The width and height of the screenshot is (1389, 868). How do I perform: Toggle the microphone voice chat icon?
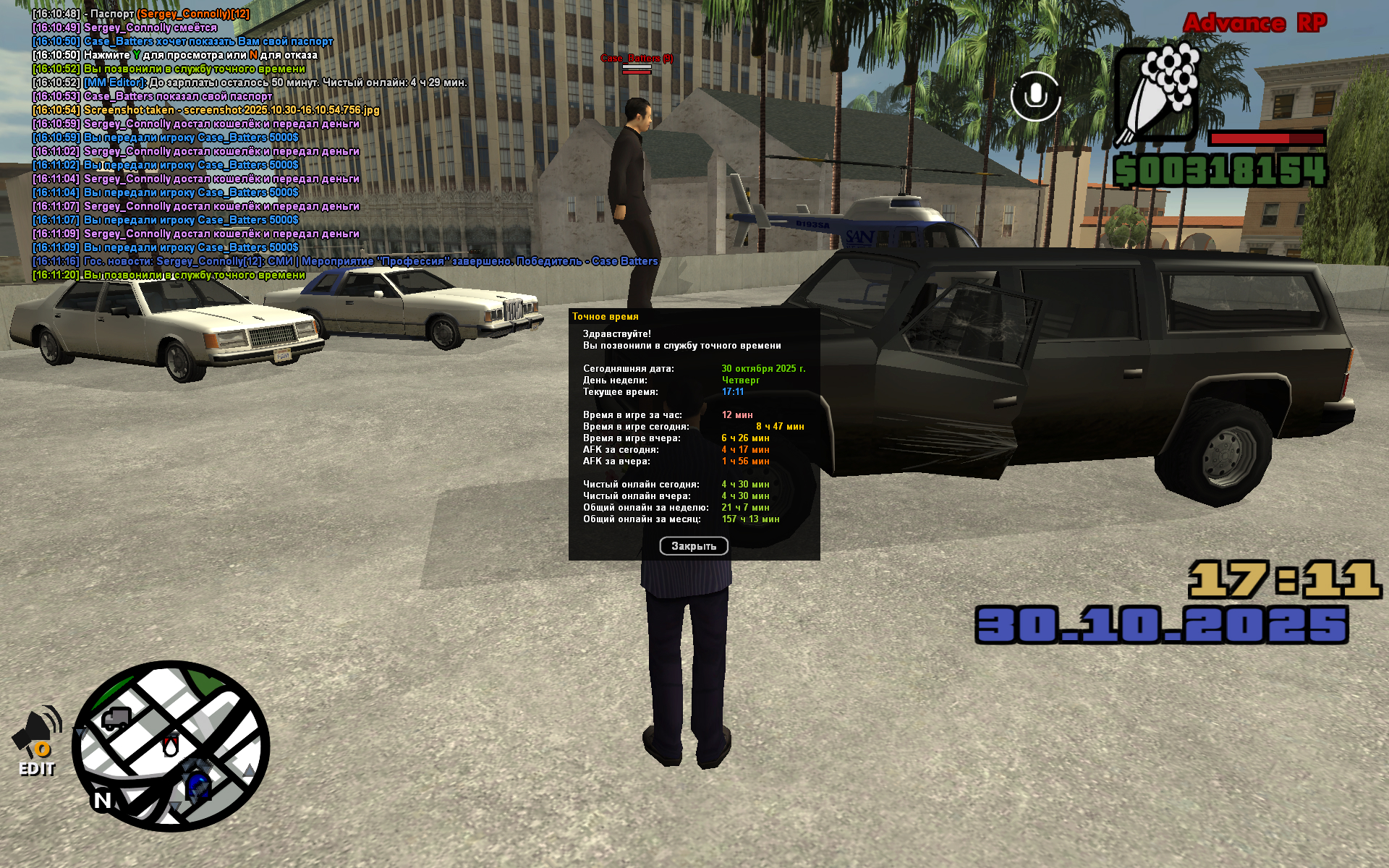pyautogui.click(x=1035, y=95)
